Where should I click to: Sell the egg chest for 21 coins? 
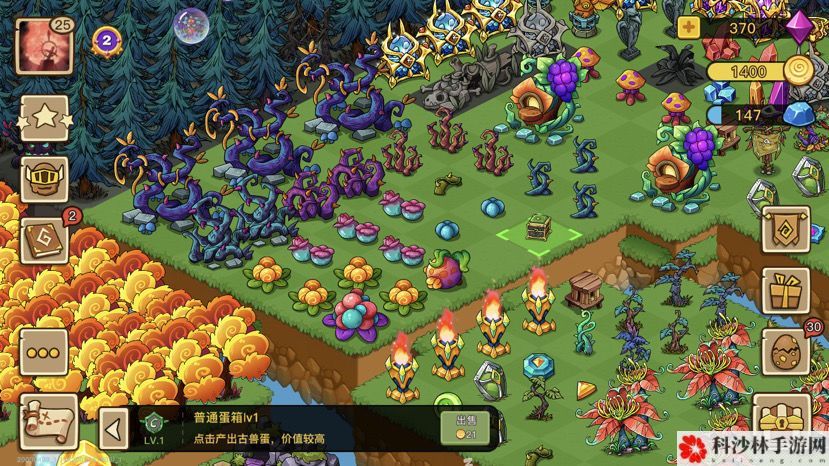pos(464,427)
